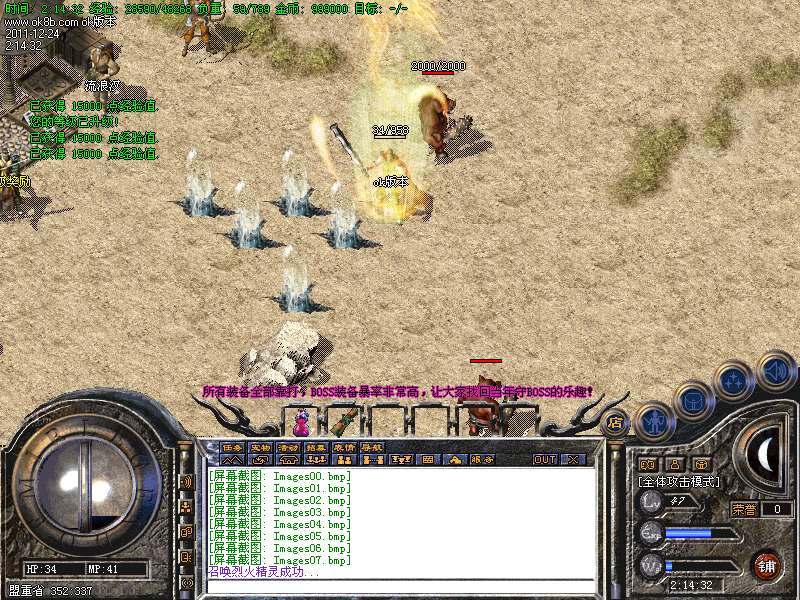Change the 全体攻击模式 attack mode label
This screenshot has height=600, width=800.
(680, 481)
